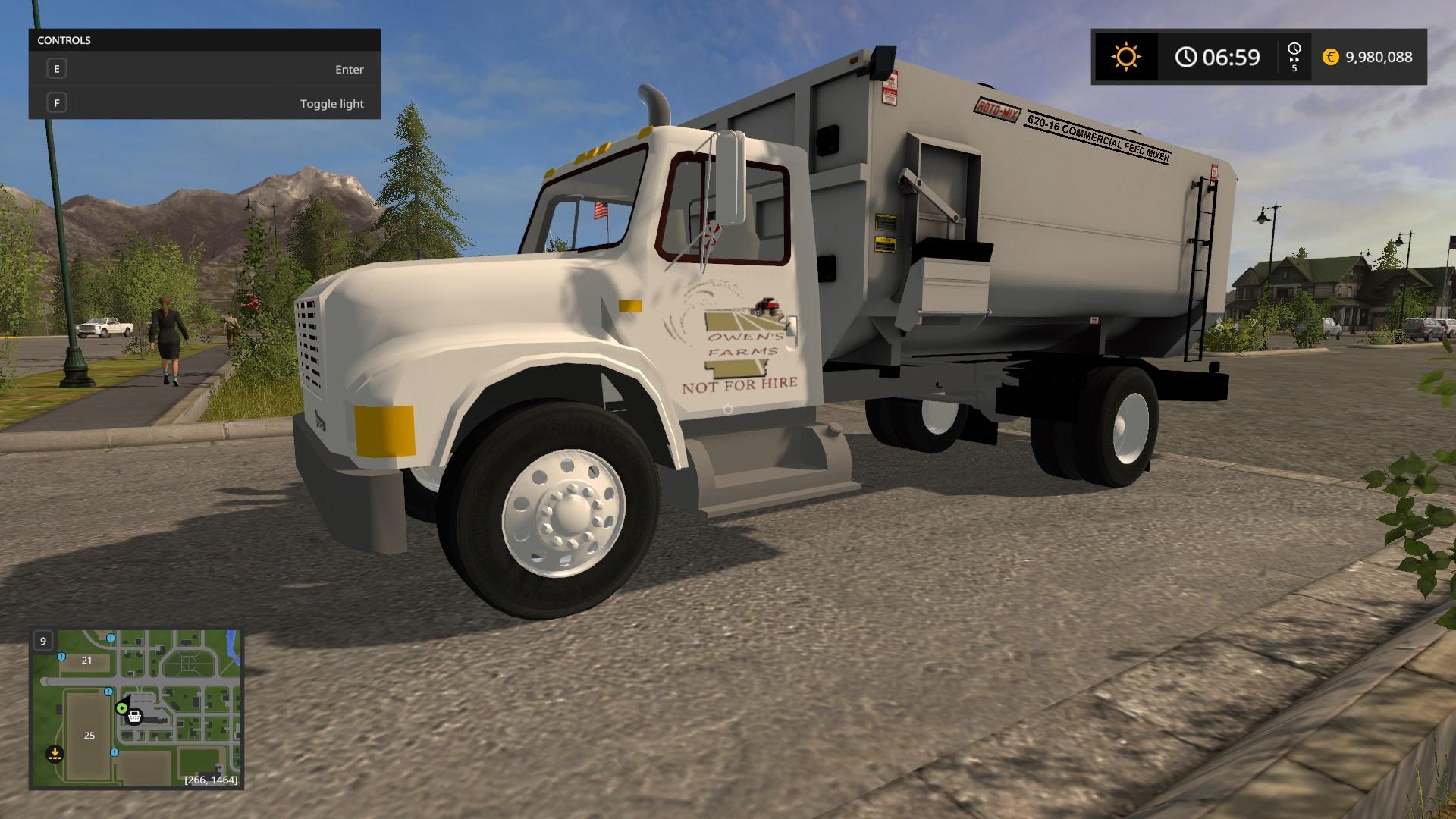The image size is (1456, 819).
Task: Open the minimap zoom level indicator 9
Action: click(43, 642)
